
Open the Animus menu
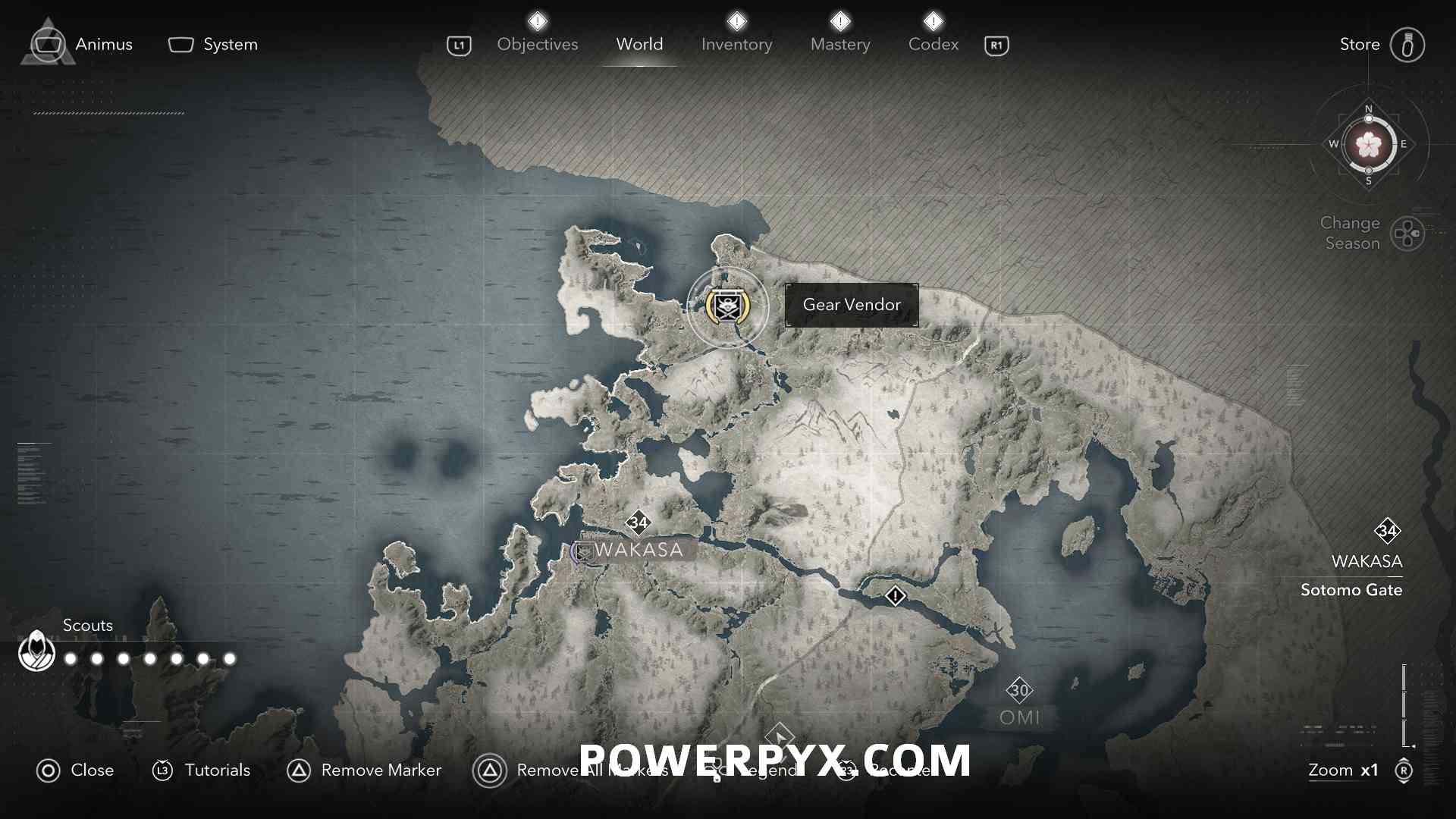click(x=82, y=45)
